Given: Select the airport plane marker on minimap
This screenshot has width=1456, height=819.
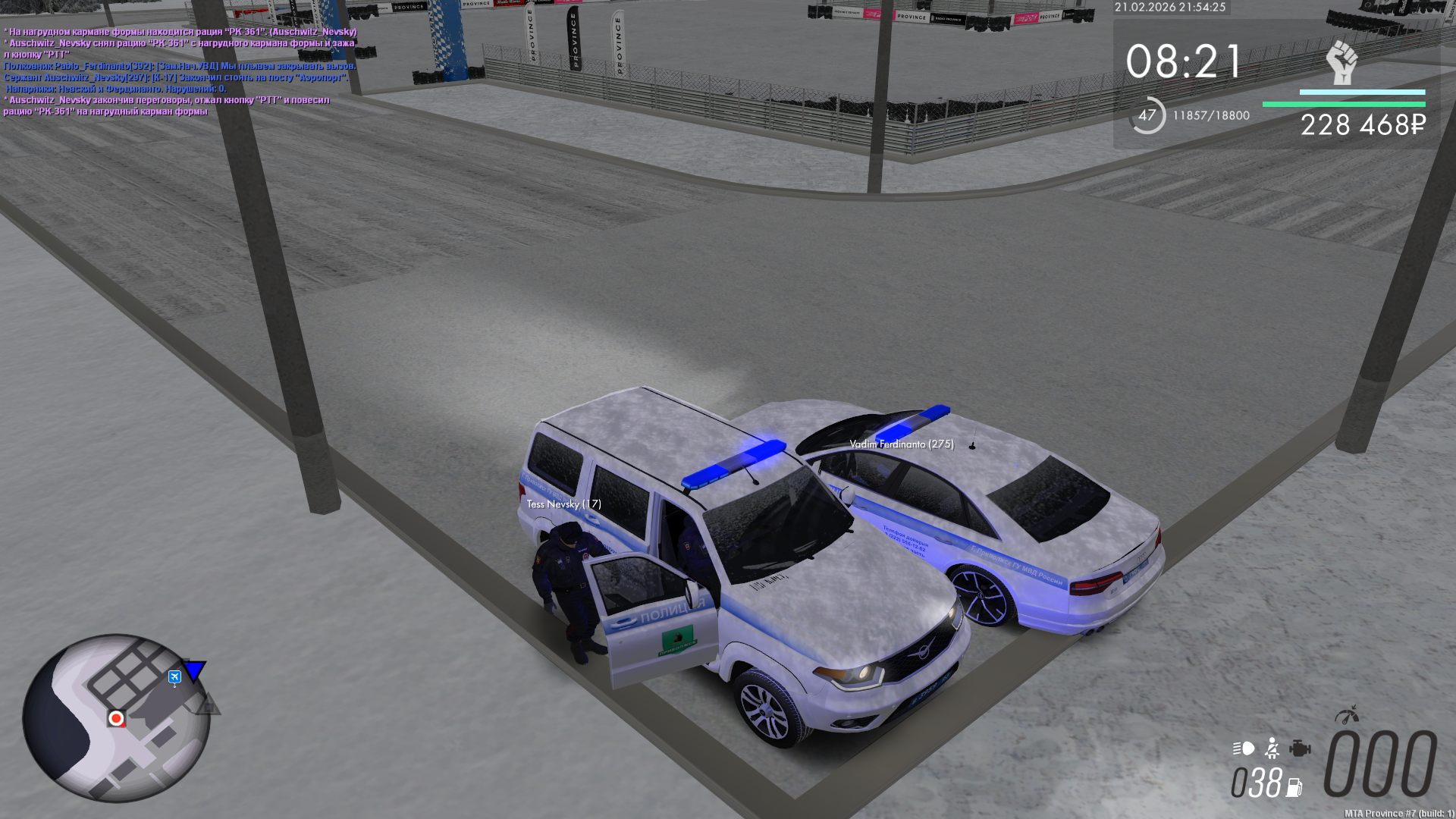Looking at the screenshot, I should click(174, 676).
